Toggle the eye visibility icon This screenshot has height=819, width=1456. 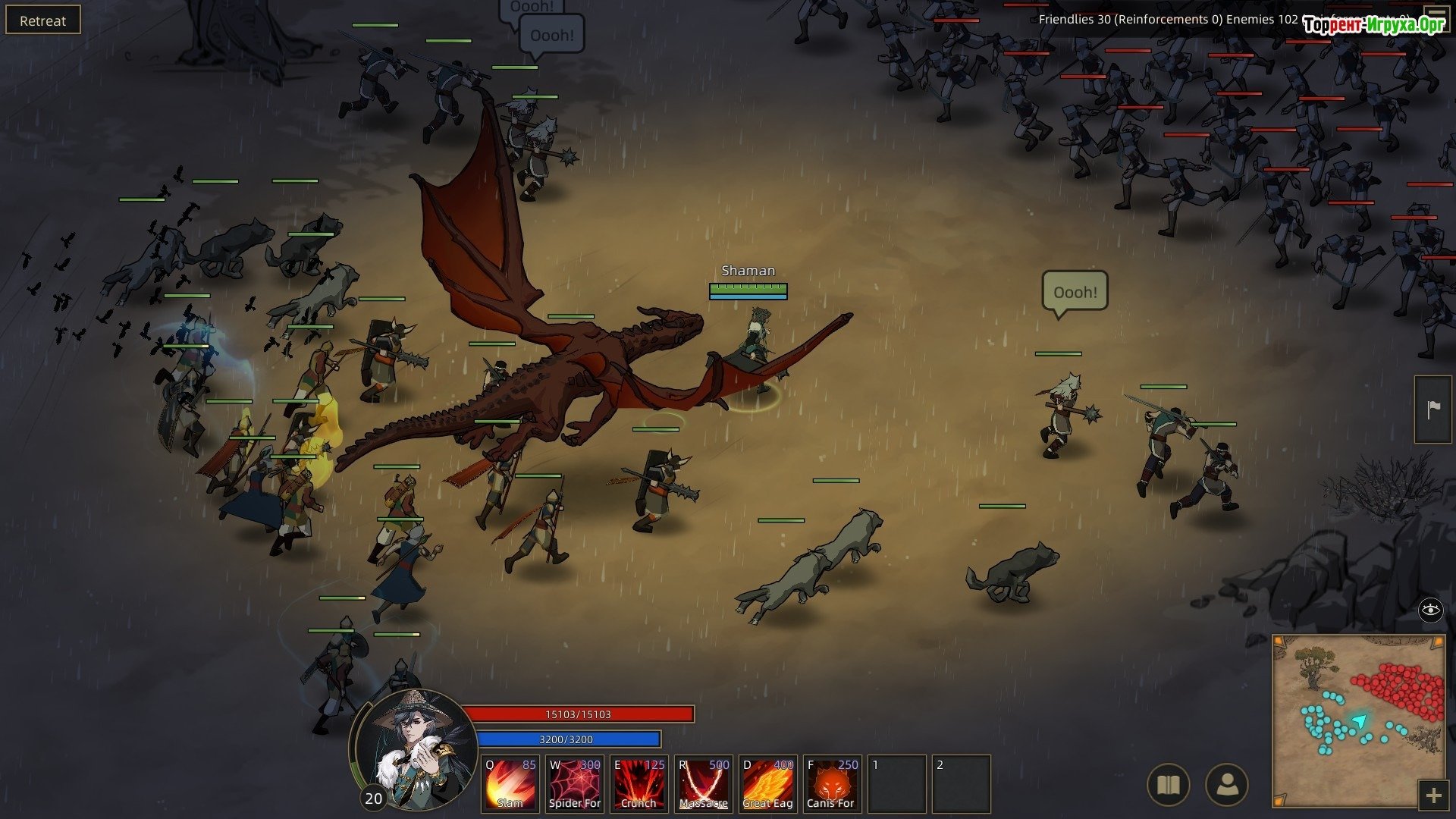1430,610
